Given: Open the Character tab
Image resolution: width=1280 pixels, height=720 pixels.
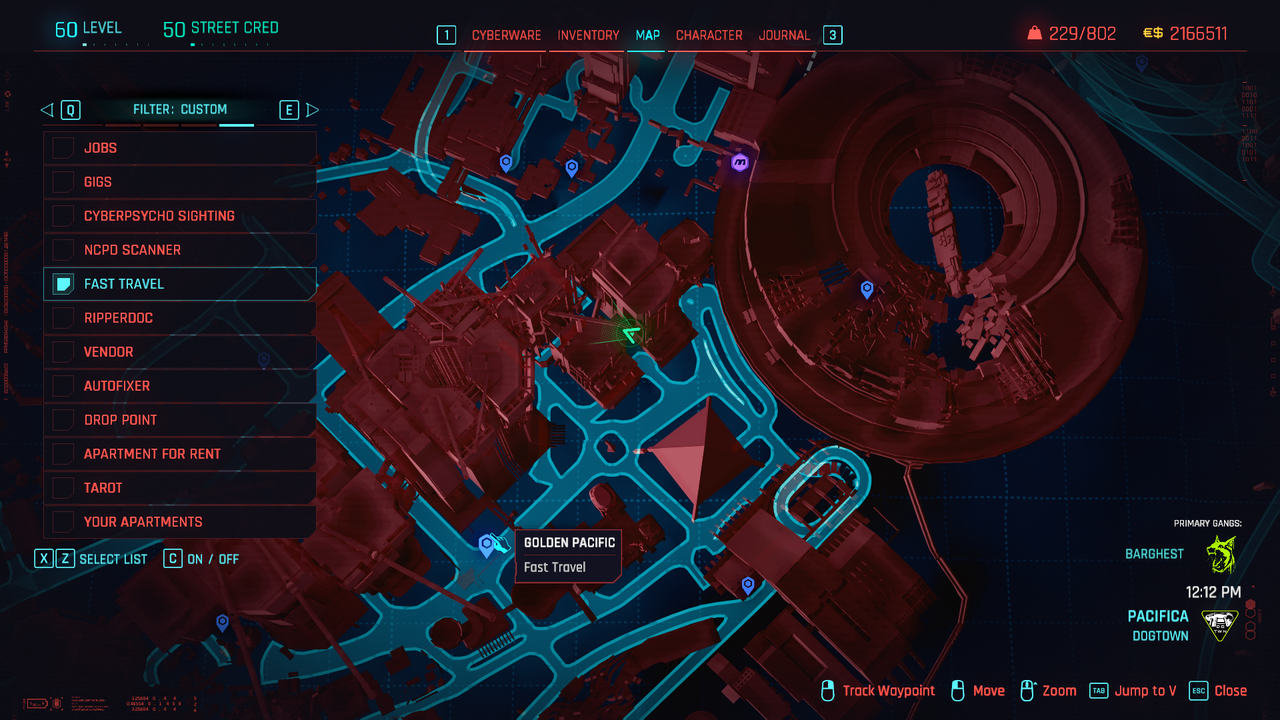Looking at the screenshot, I should point(709,35).
